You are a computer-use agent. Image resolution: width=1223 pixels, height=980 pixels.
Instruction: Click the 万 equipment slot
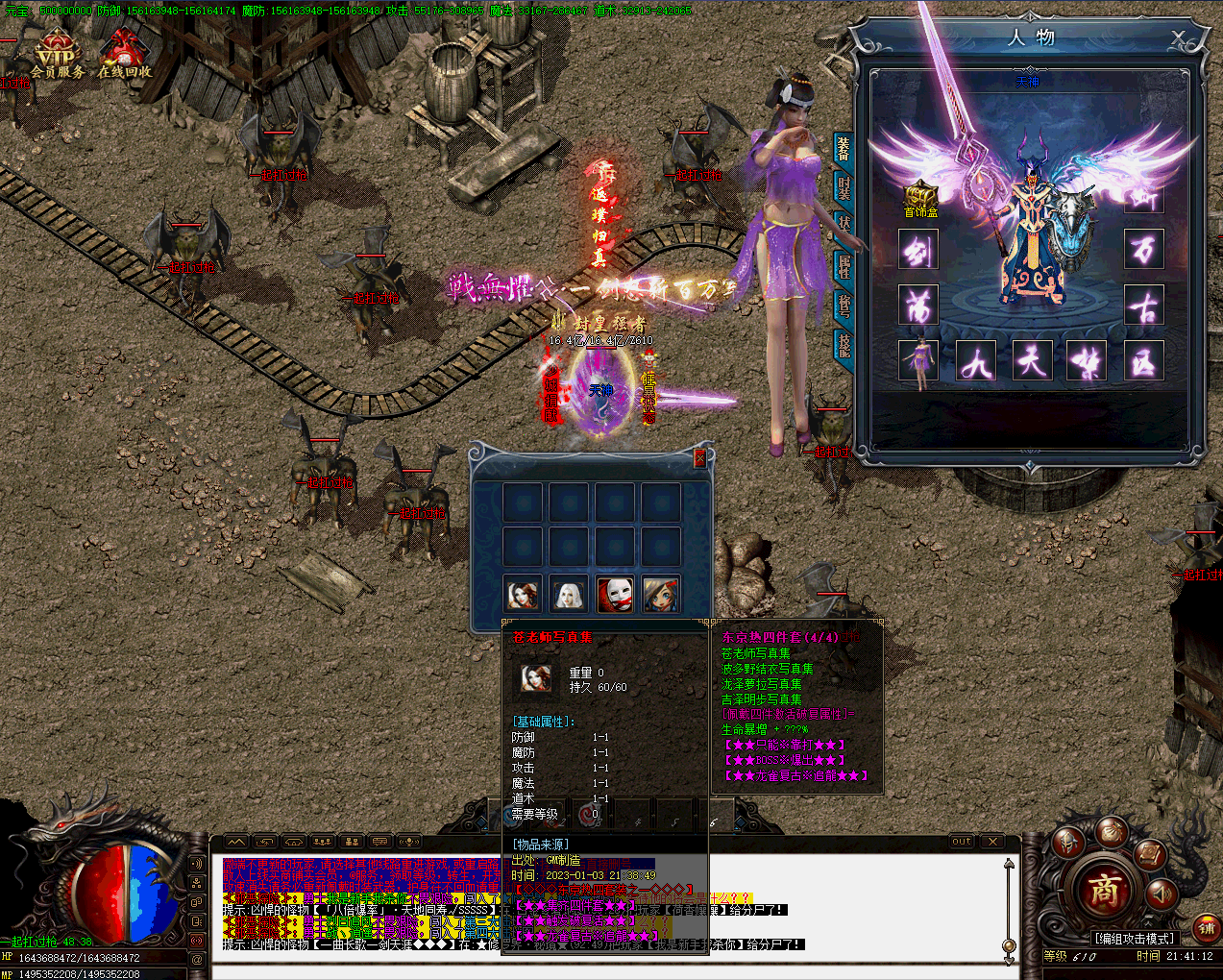click(1143, 250)
